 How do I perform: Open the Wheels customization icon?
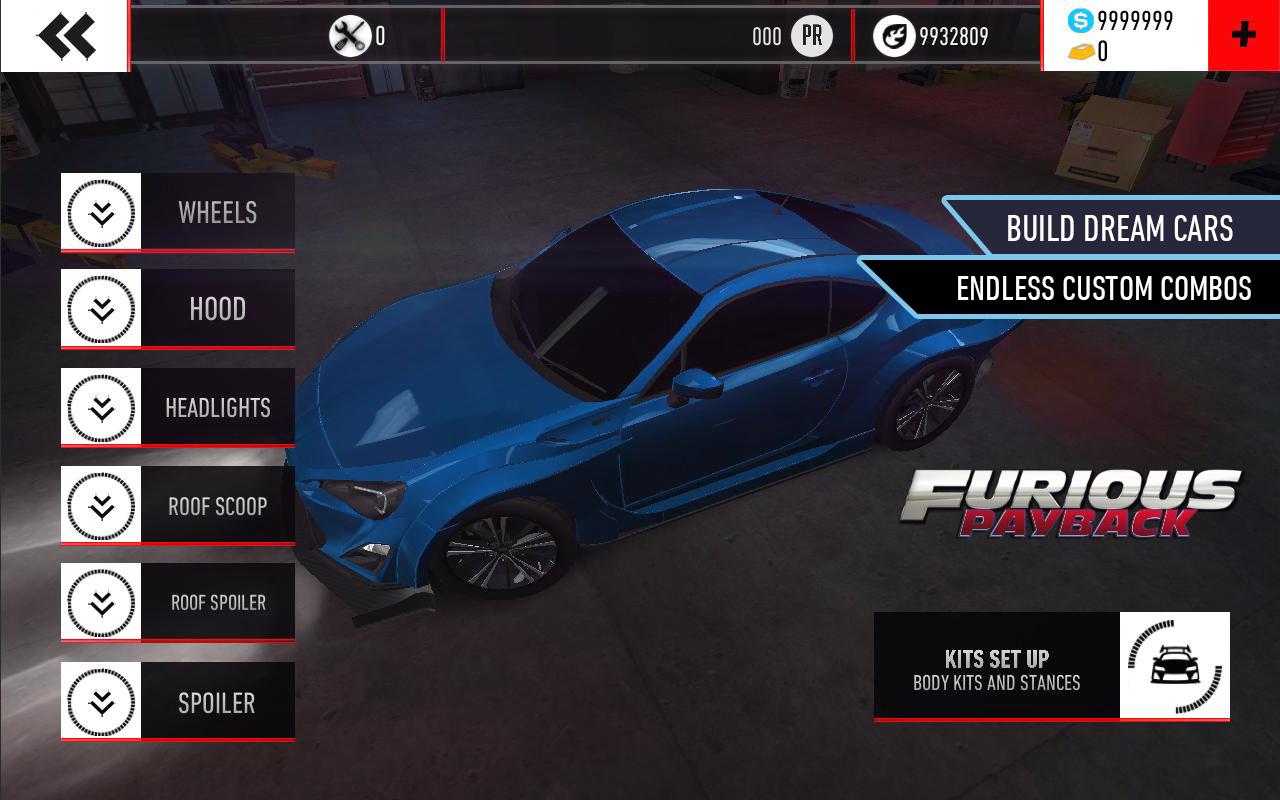(x=99, y=212)
